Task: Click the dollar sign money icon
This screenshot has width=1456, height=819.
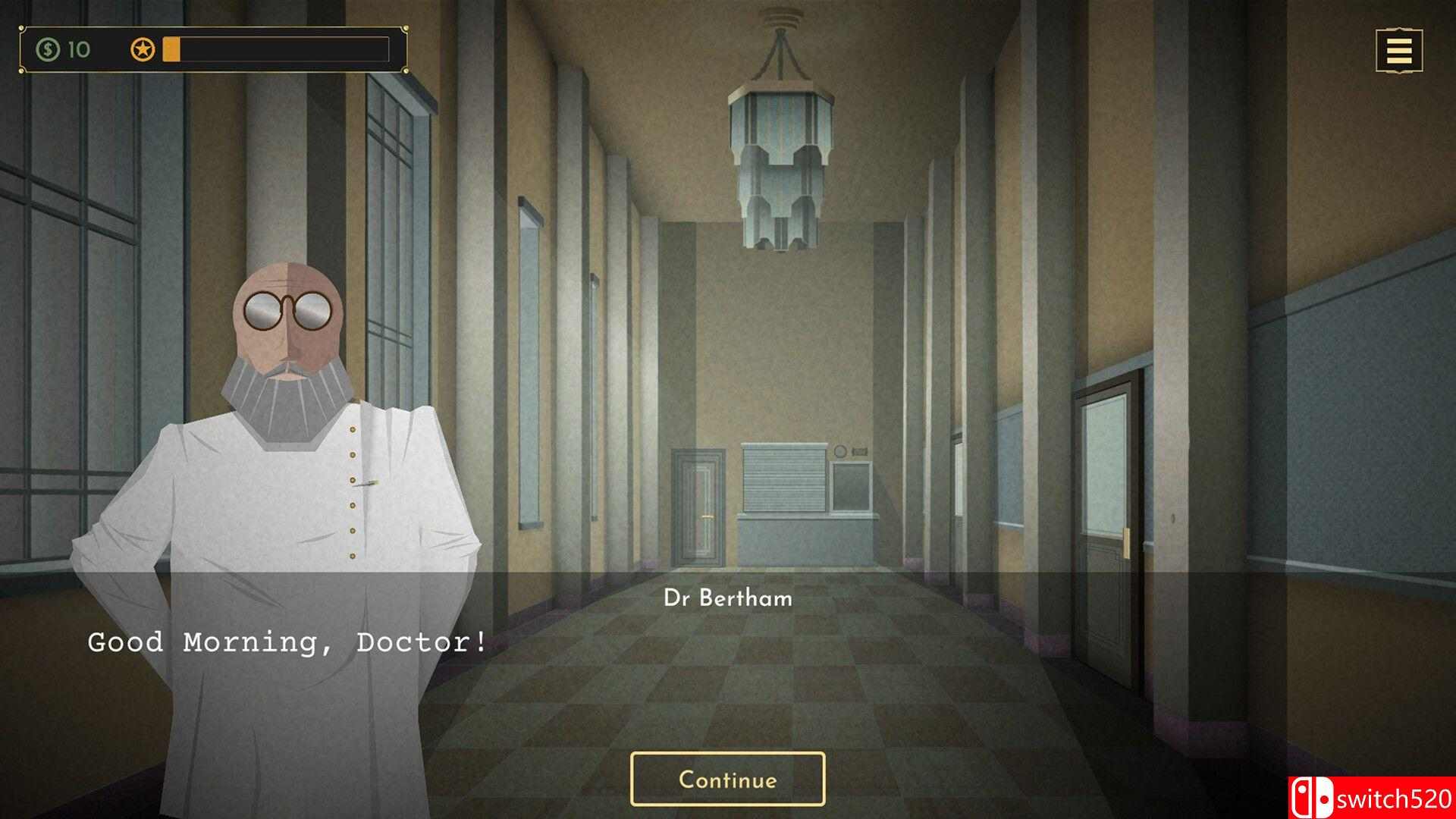Action: [47, 51]
